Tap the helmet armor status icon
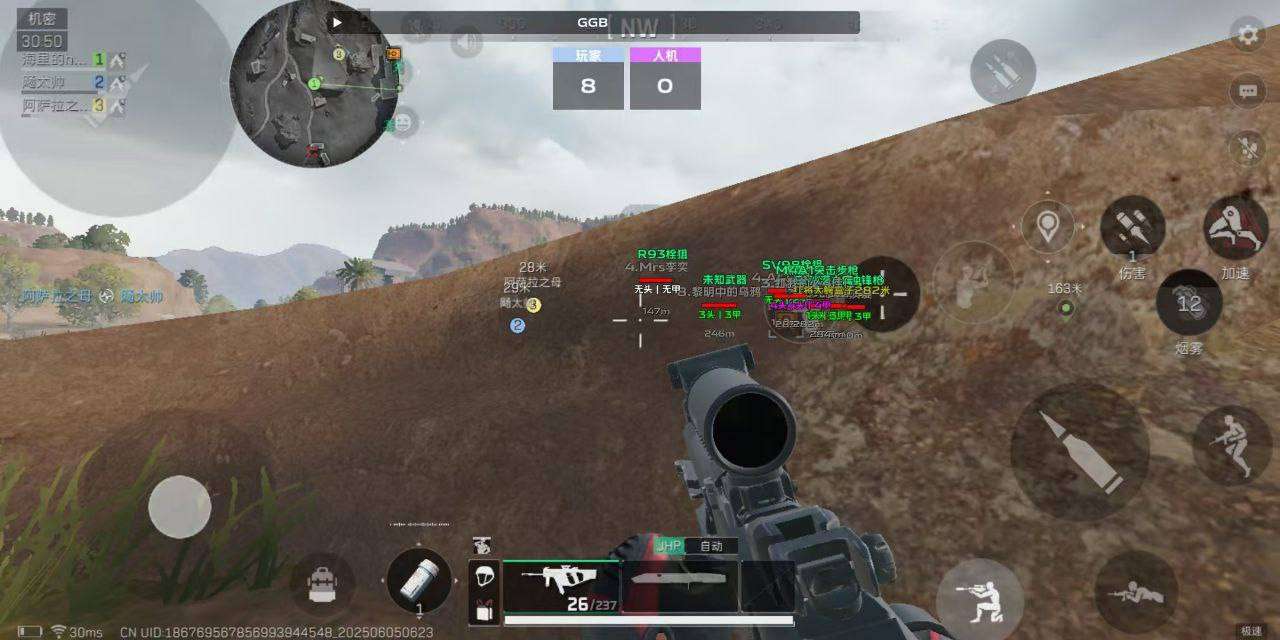 pyautogui.click(x=485, y=575)
